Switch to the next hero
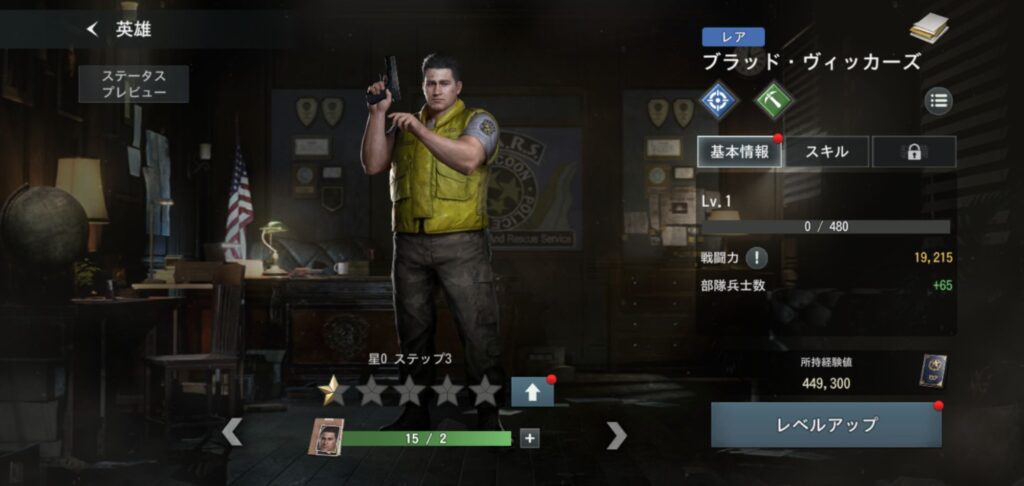 [x=617, y=434]
